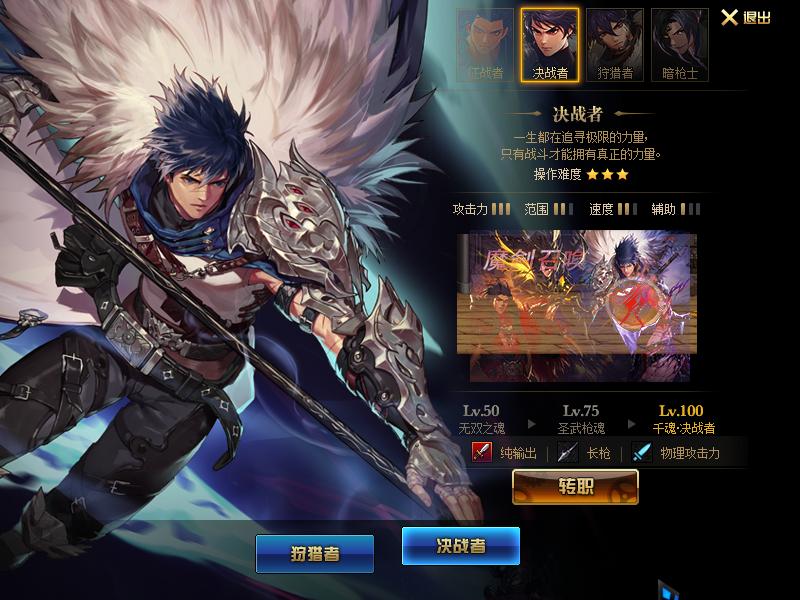Image resolution: width=800 pixels, height=600 pixels.
Task: Exit with the 退出 button
Action: click(x=746, y=18)
